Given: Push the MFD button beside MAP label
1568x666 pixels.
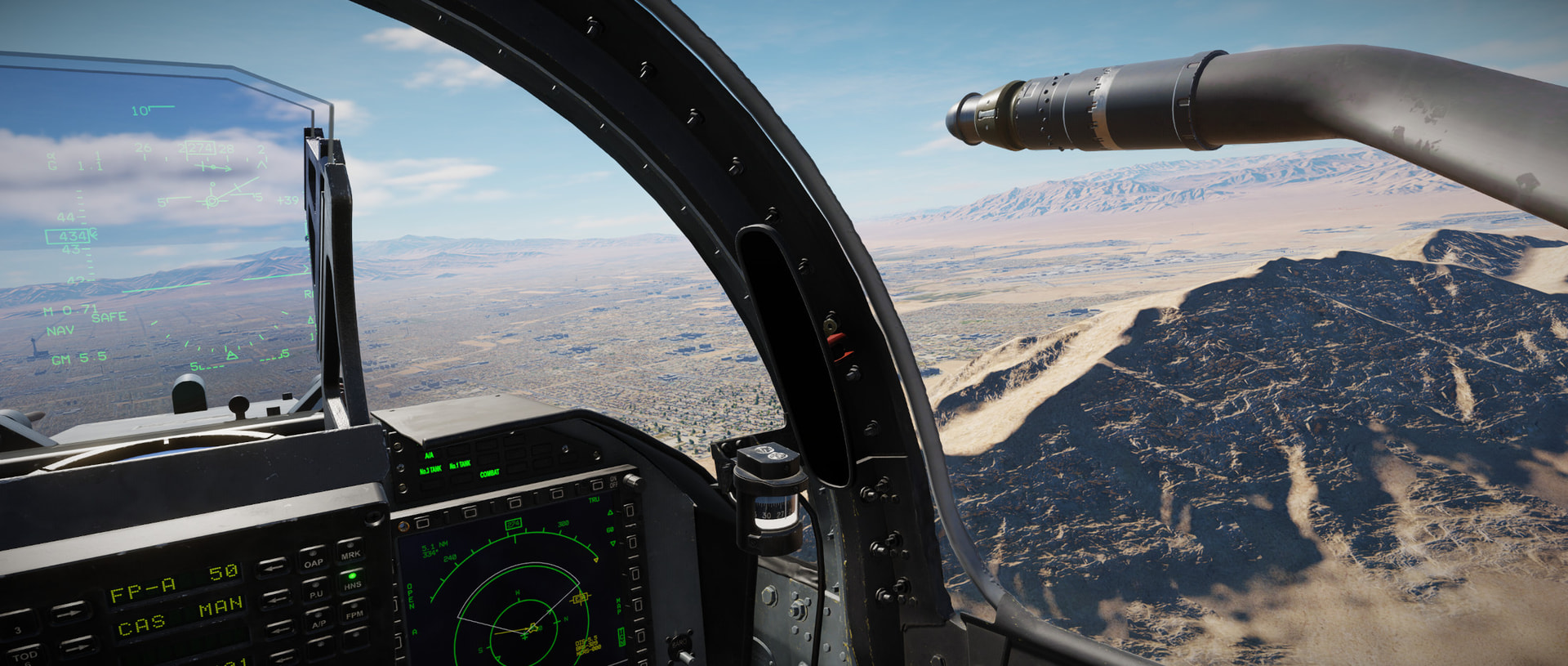Looking at the screenshot, I should coord(638,606).
